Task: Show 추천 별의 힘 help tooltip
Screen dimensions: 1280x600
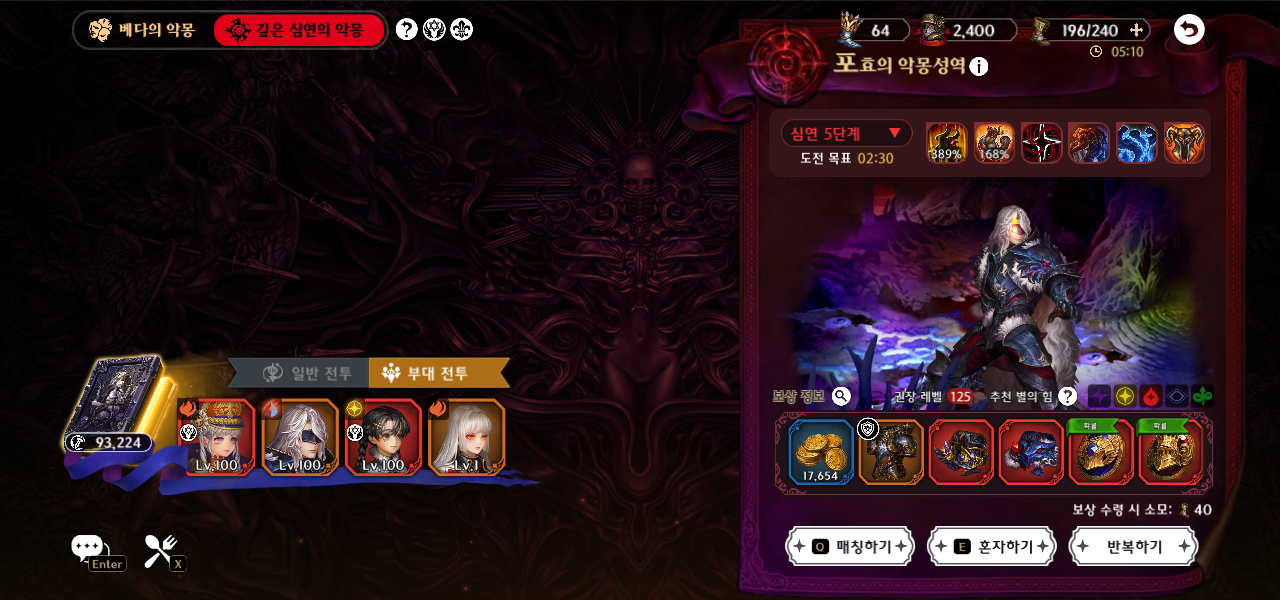Action: pyautogui.click(x=1068, y=396)
